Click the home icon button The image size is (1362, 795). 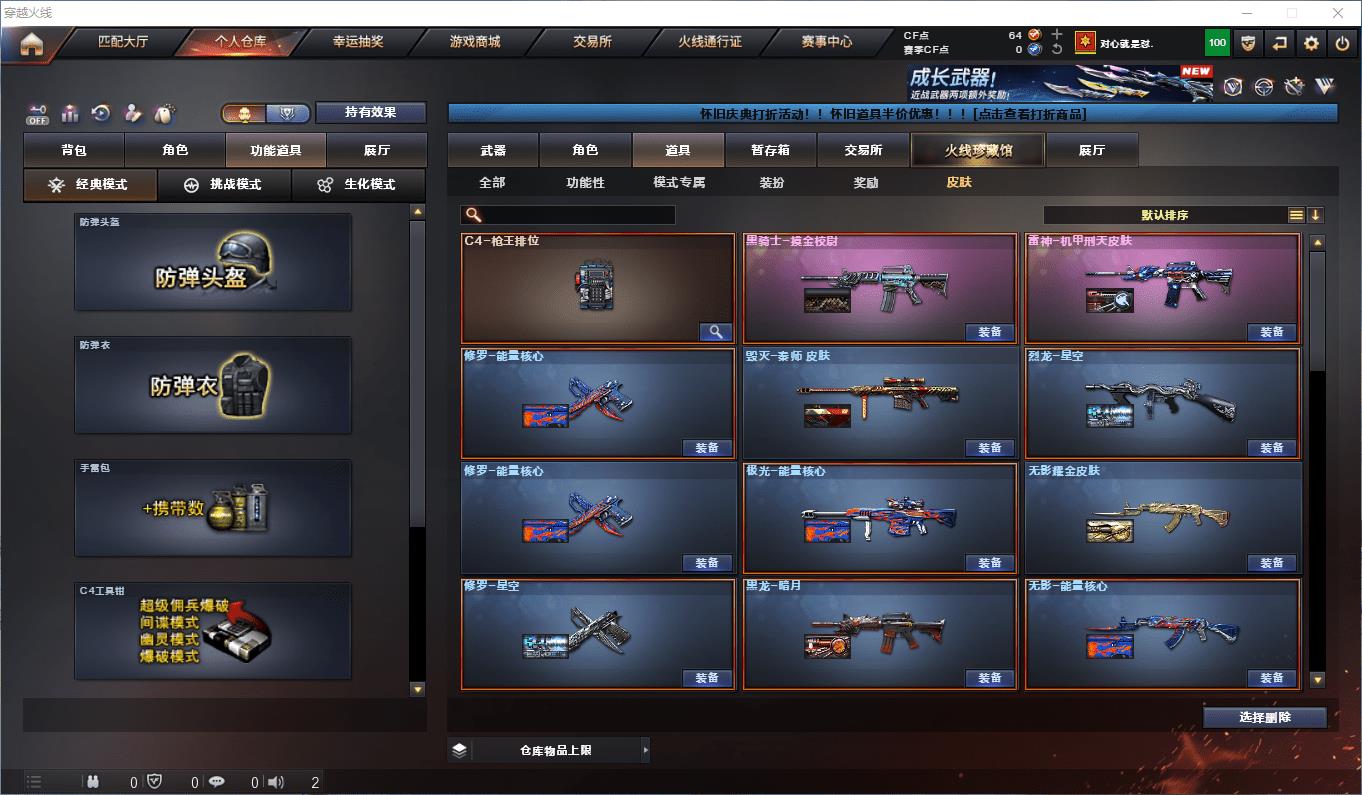[32, 44]
